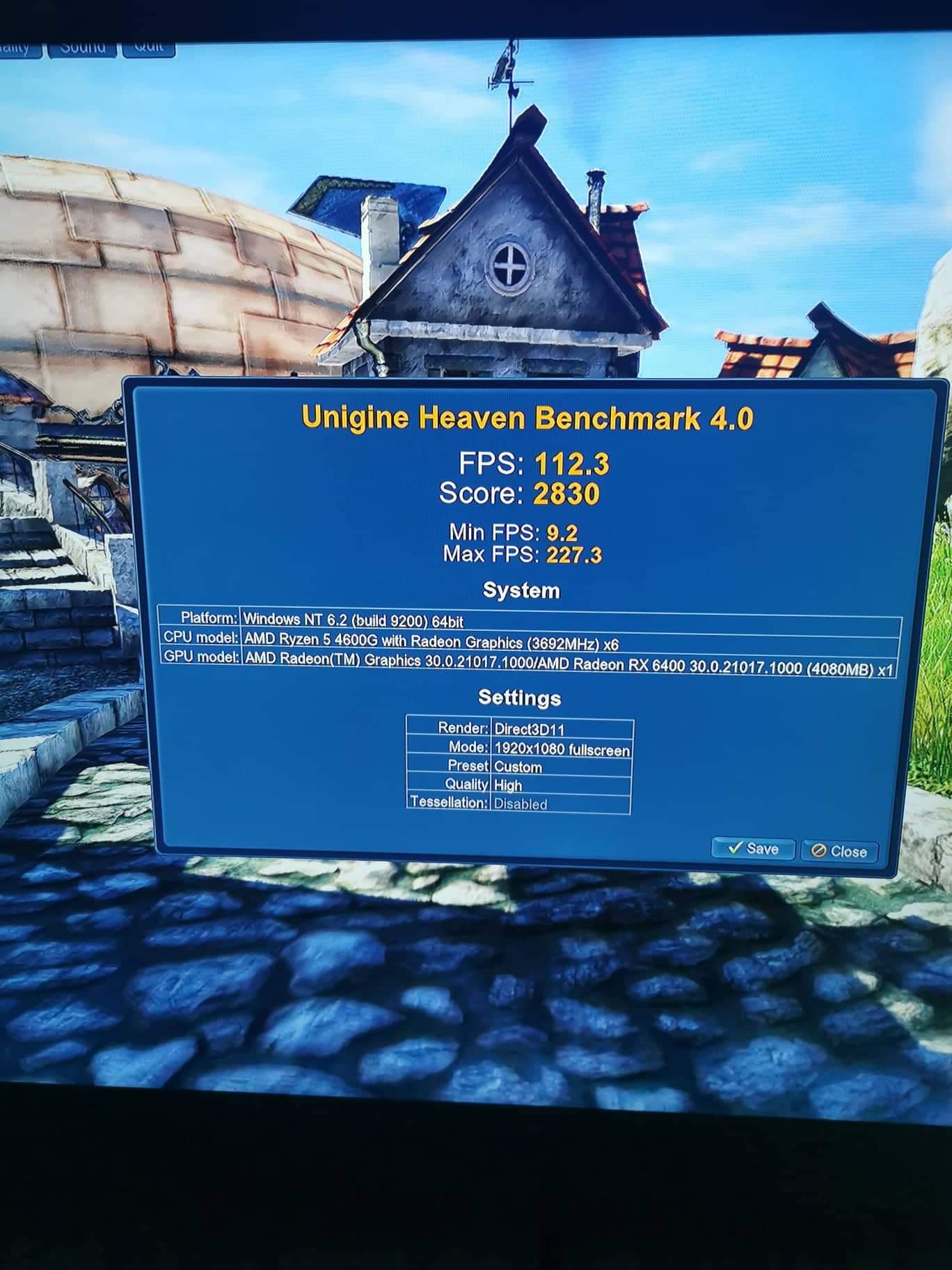
Task: Toggle the Tessellation setting off Disabled
Action: [520, 802]
